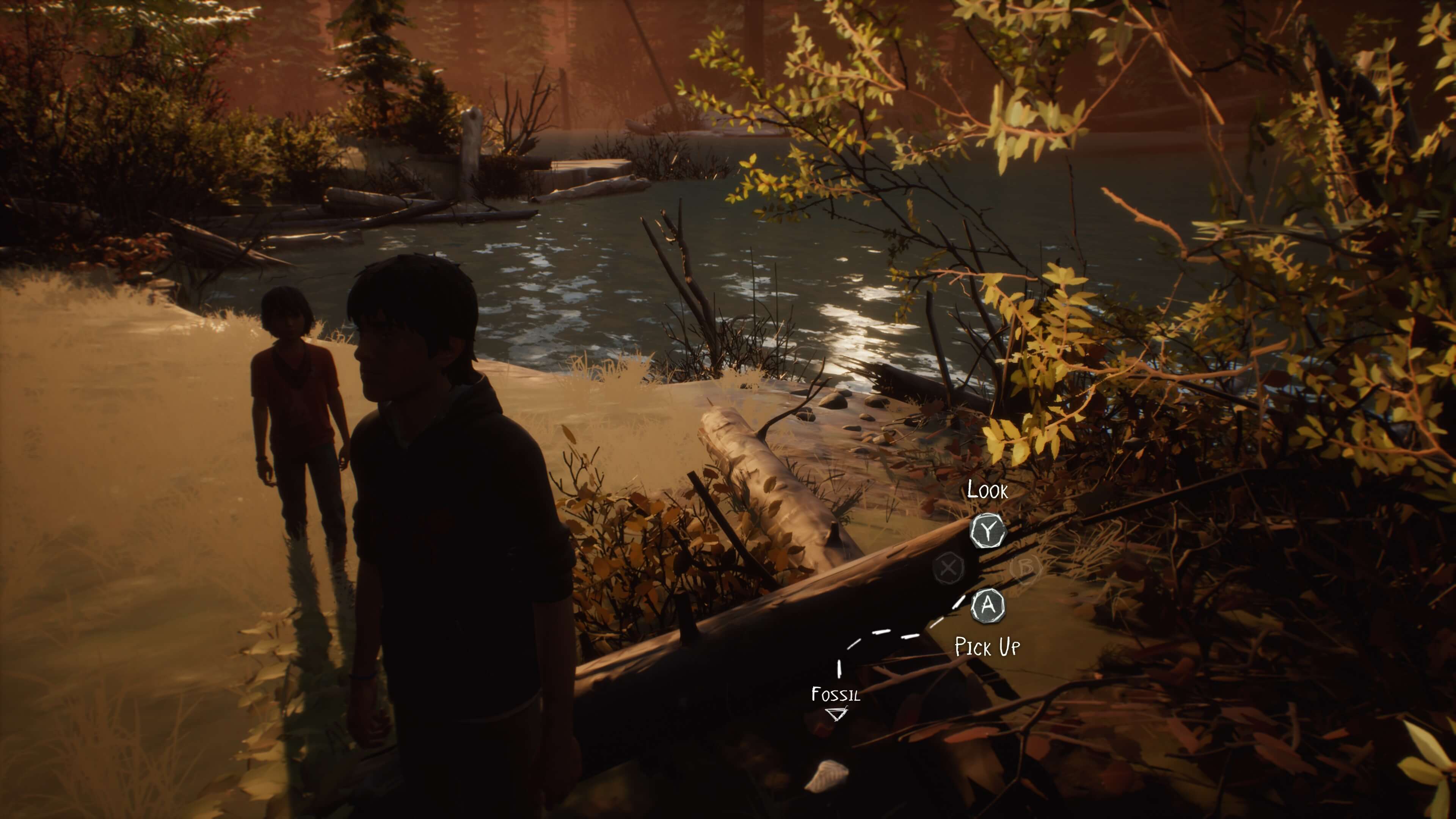Click the Fossil interaction marker
Viewport: 1456px width, 819px height.
pos(836,714)
